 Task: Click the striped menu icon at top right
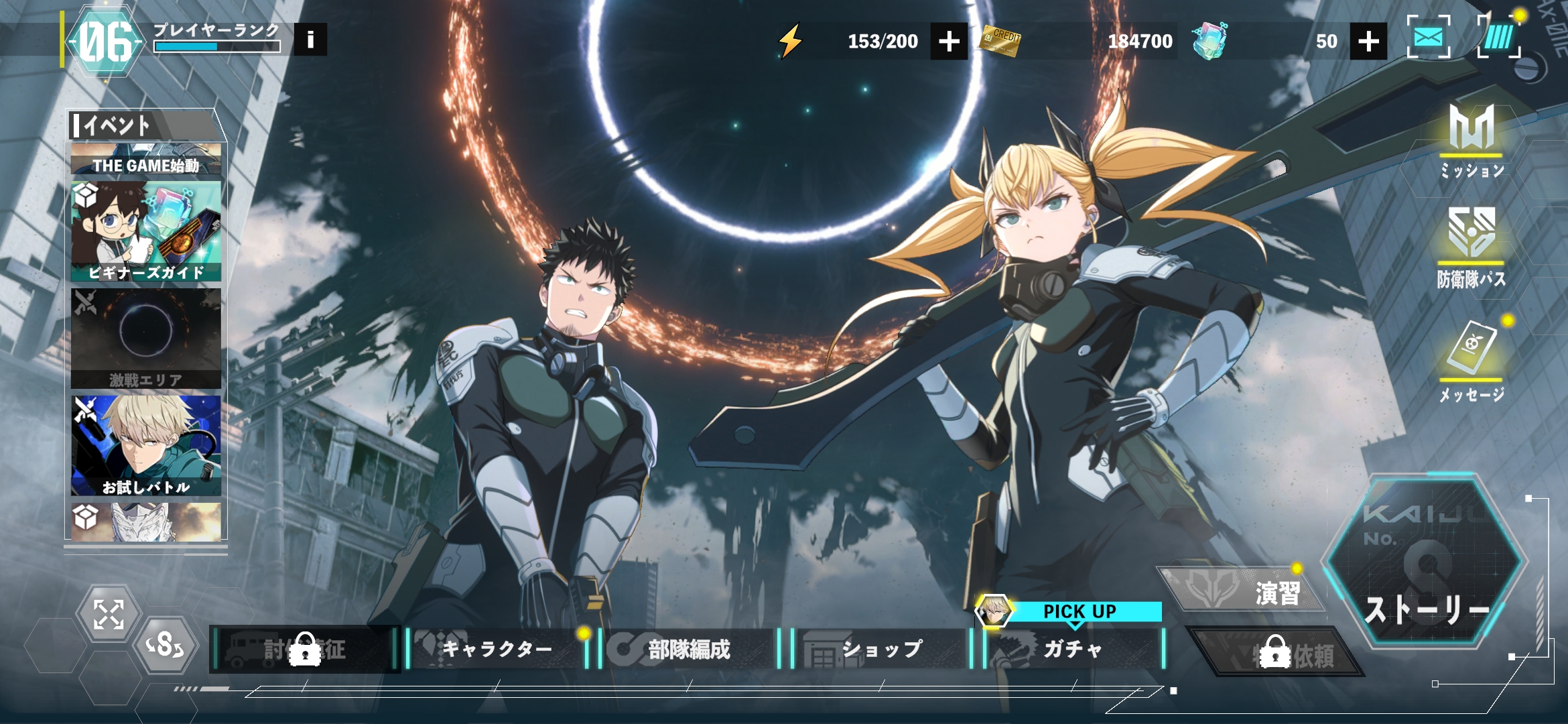1498,38
